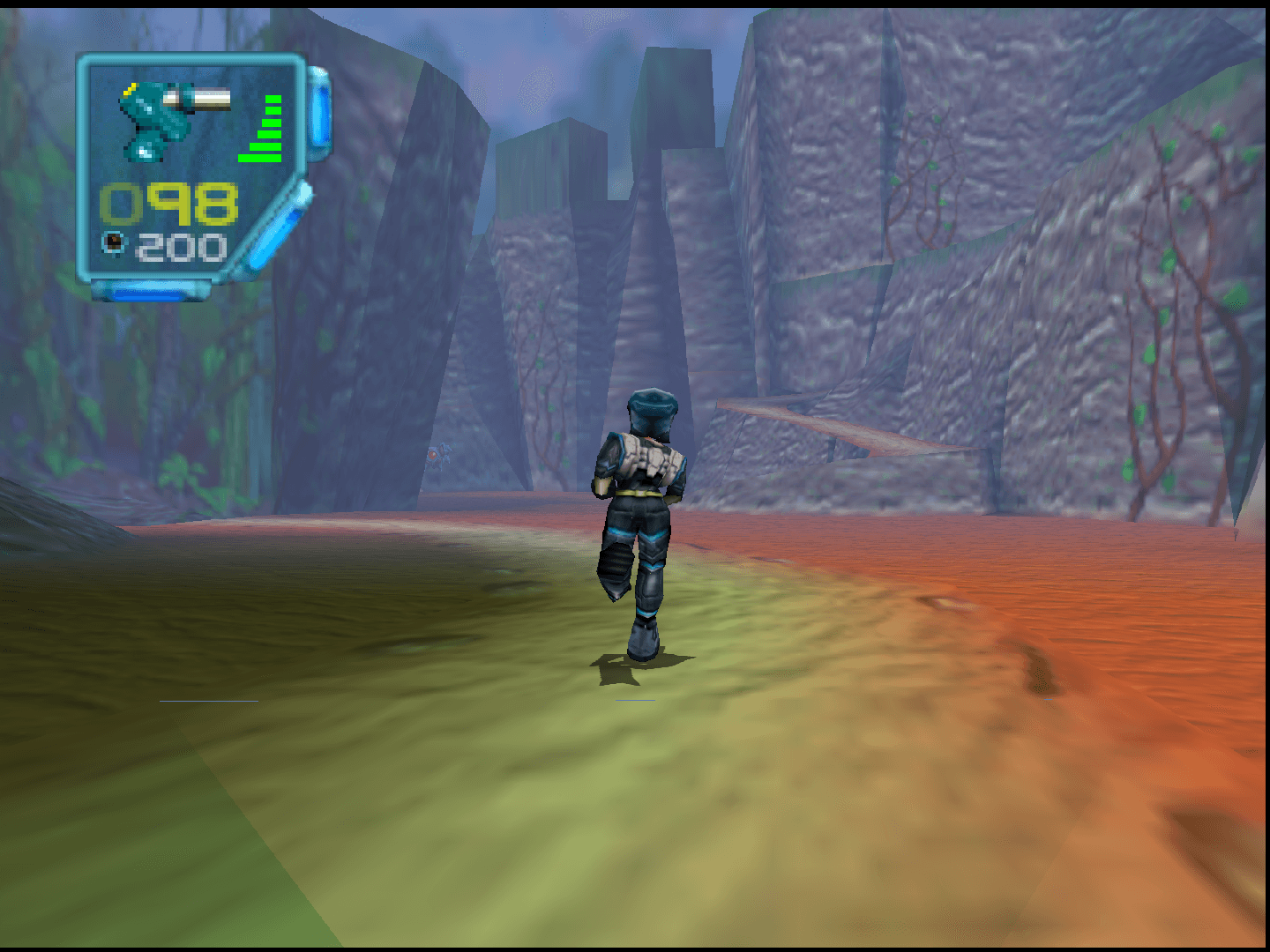Click the blue capsule on the HUD's right edge
This screenshot has height=952, width=1270.
point(319,113)
